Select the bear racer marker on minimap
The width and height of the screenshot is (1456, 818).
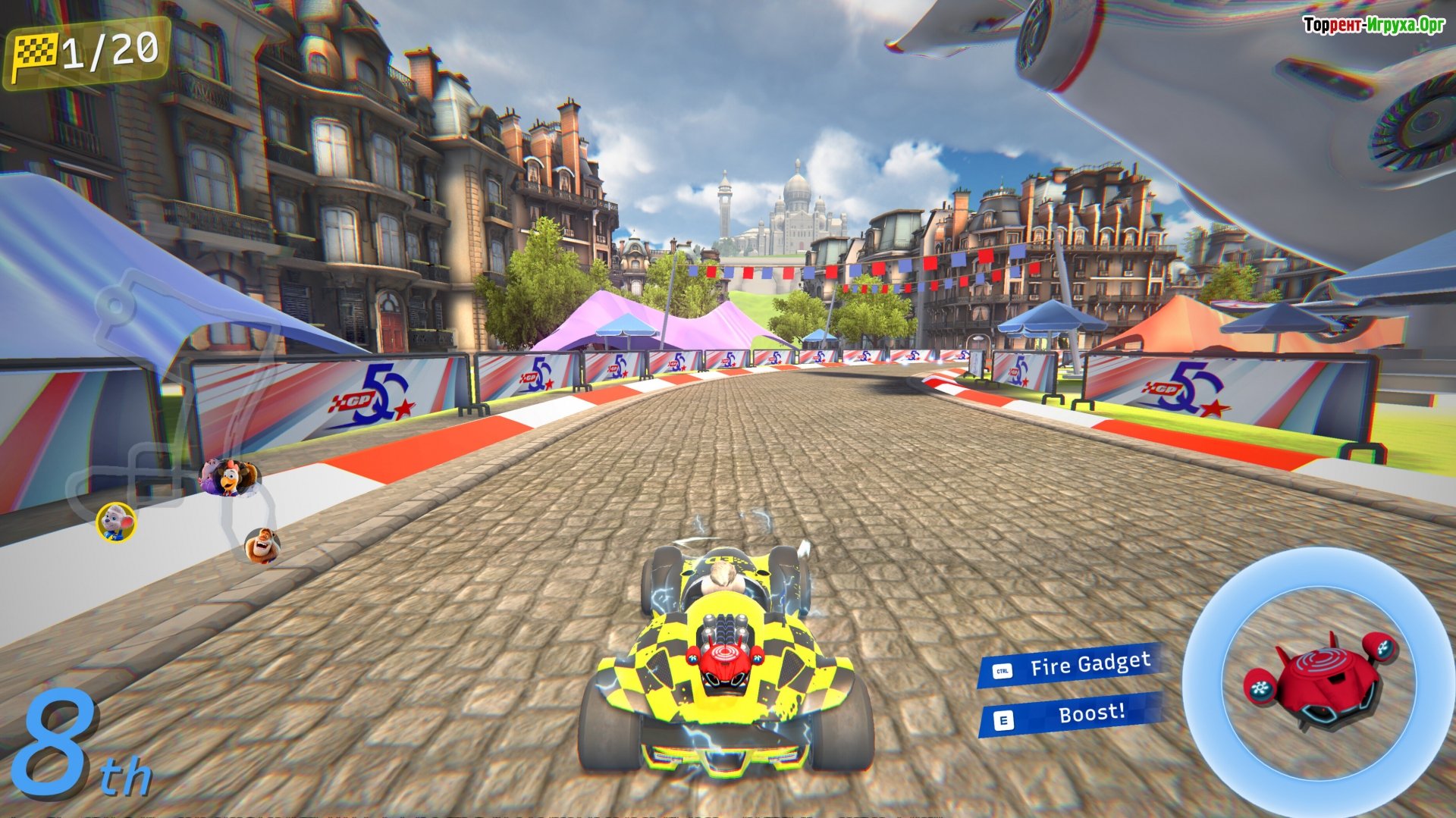pos(262,545)
